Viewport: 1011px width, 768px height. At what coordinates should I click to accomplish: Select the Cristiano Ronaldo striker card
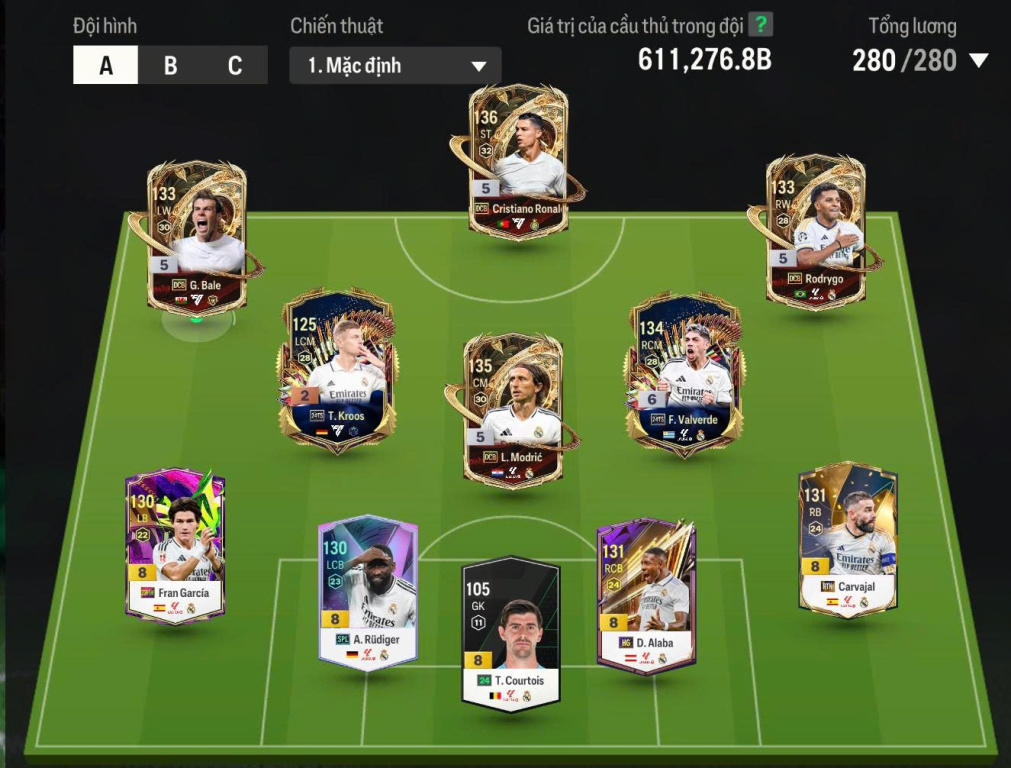click(x=517, y=162)
